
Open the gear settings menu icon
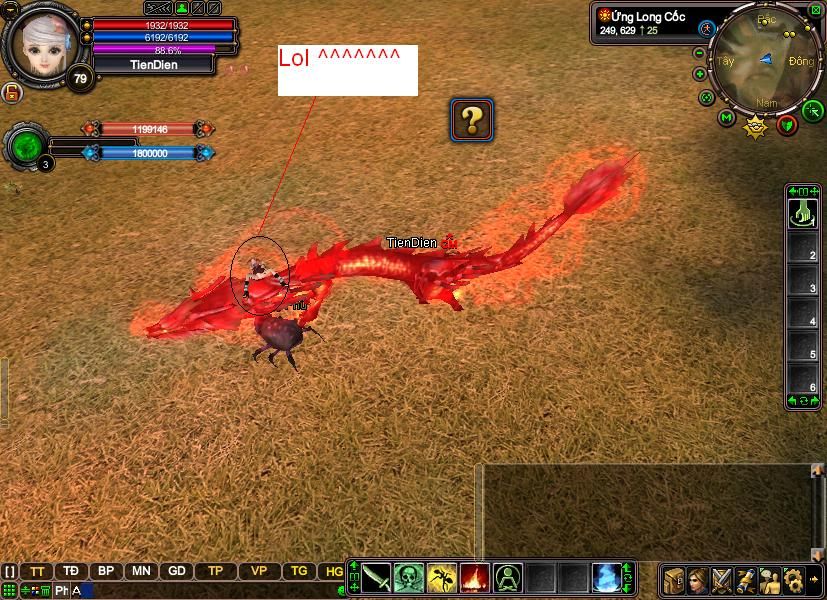pyautogui.click(x=794, y=579)
